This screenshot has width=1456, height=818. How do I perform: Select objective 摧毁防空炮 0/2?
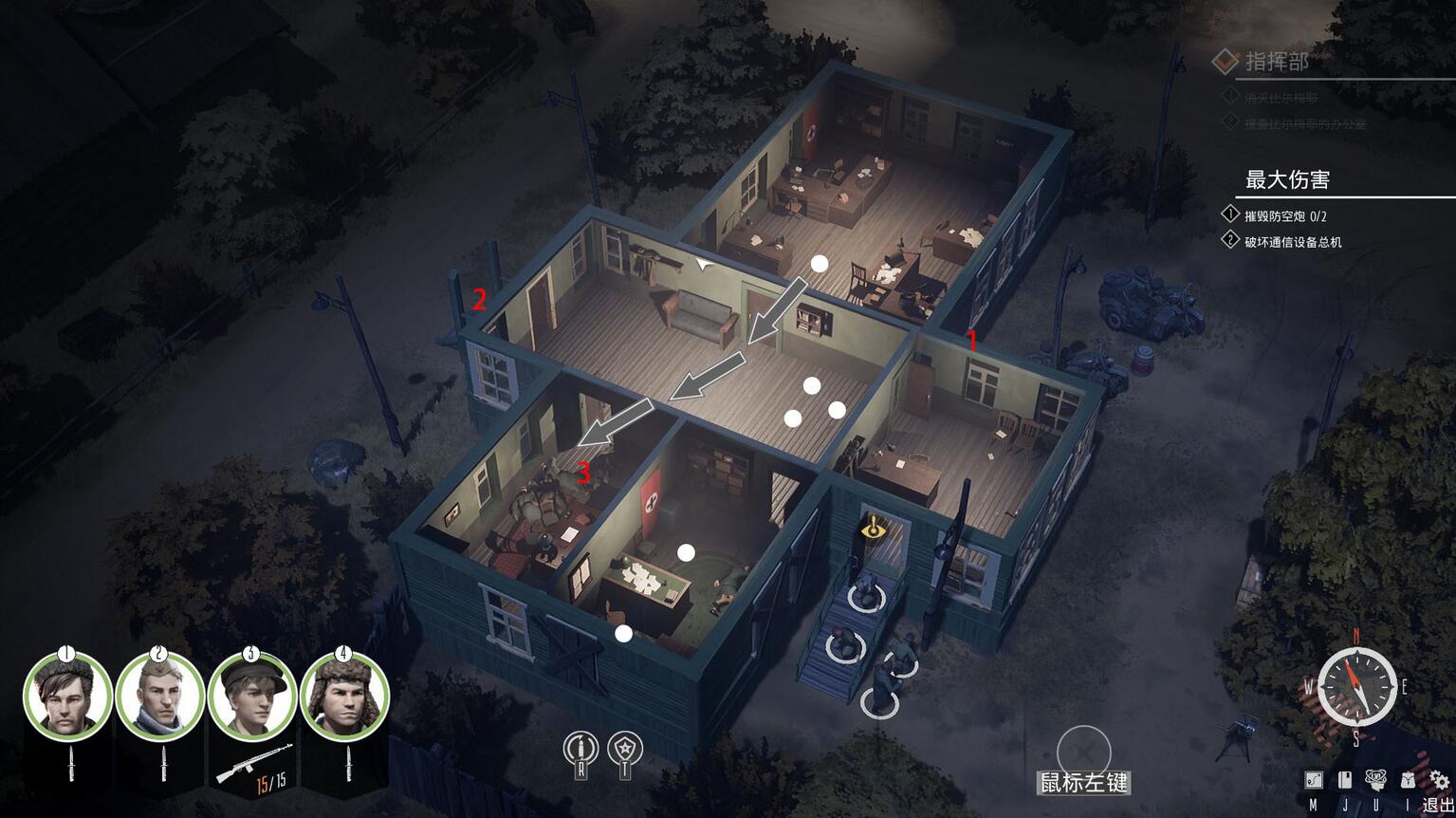[1285, 216]
